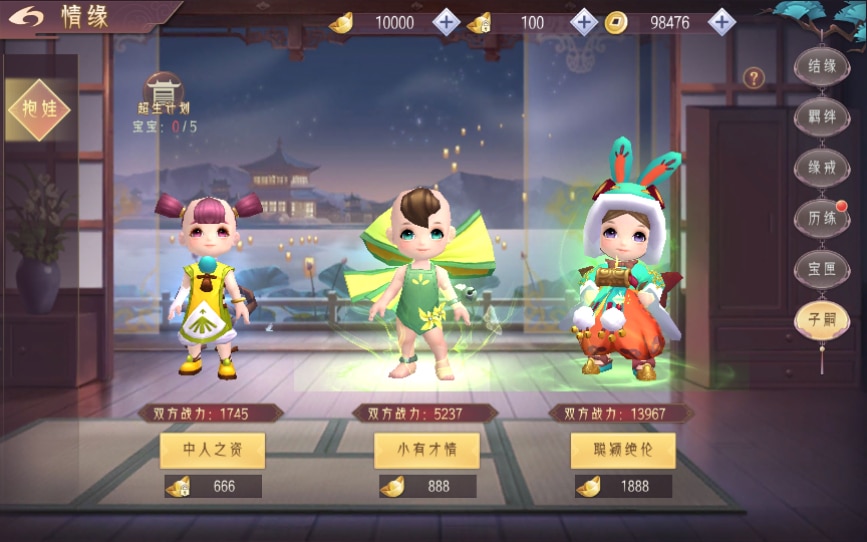The width and height of the screenshot is (867, 542).
Task: Switch to the 结缘 tab
Action: click(x=821, y=67)
